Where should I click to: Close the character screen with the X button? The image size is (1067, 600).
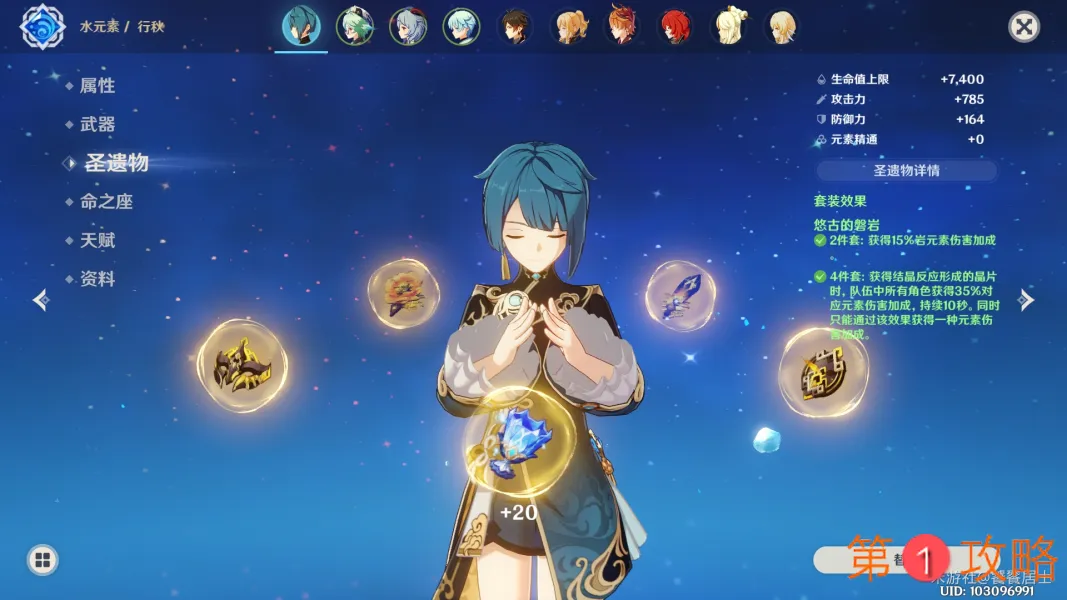pos(1024,27)
